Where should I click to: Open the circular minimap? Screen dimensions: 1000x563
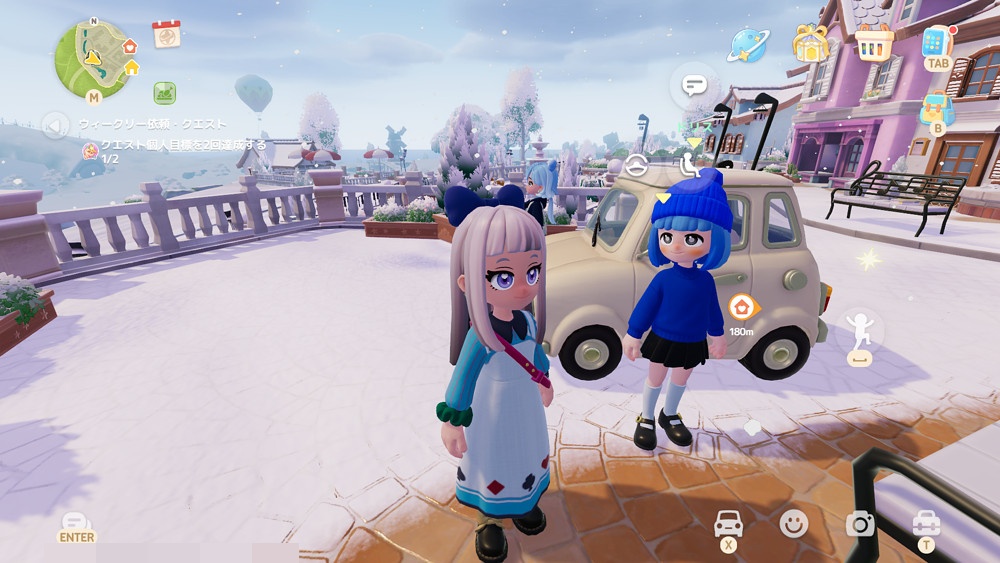pyautogui.click(x=95, y=59)
